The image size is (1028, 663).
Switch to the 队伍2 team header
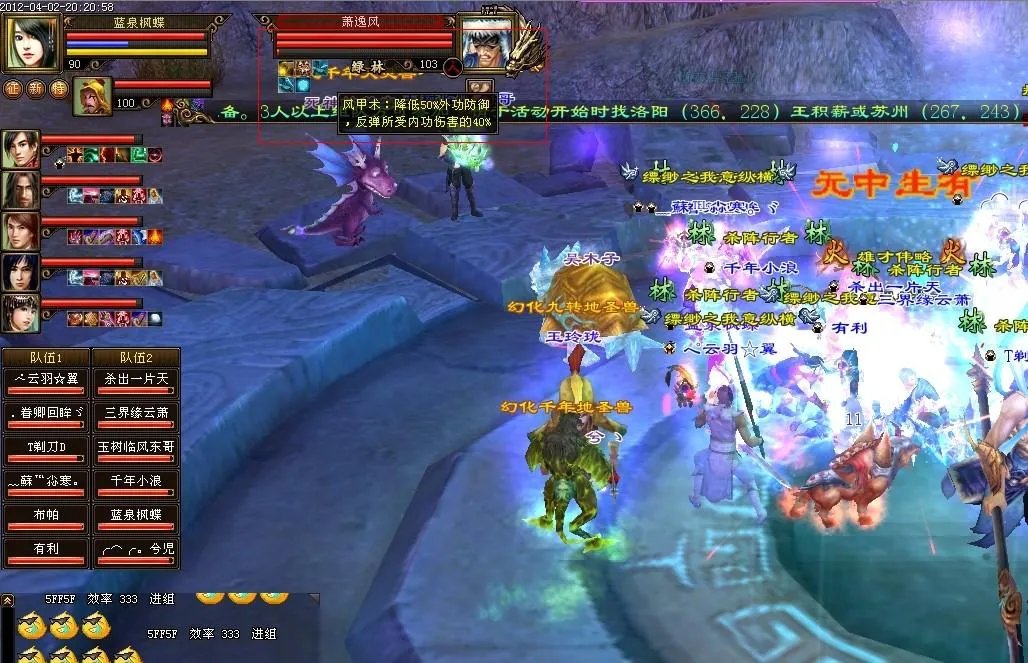coord(136,357)
